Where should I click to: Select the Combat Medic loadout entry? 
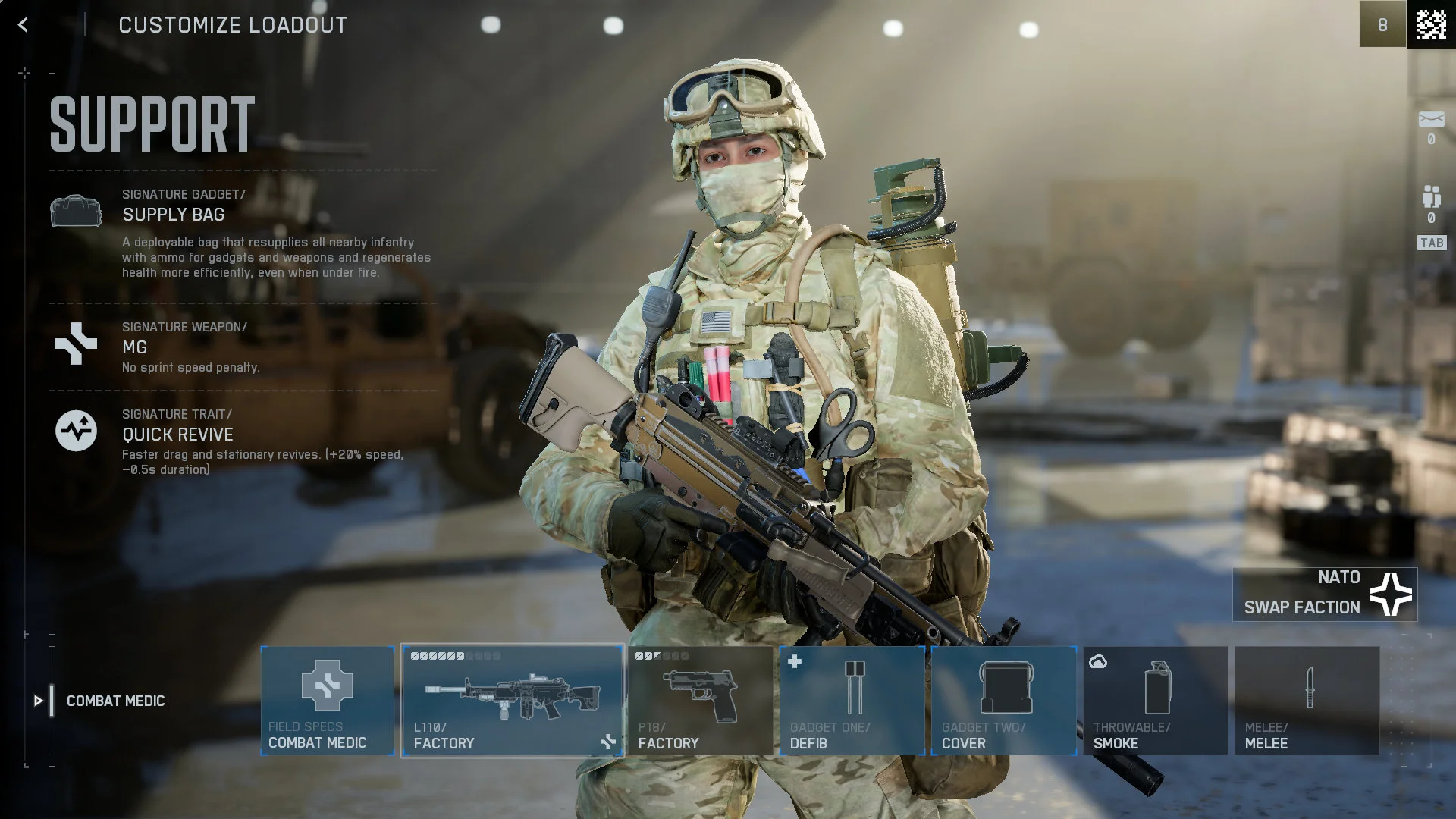tap(115, 701)
